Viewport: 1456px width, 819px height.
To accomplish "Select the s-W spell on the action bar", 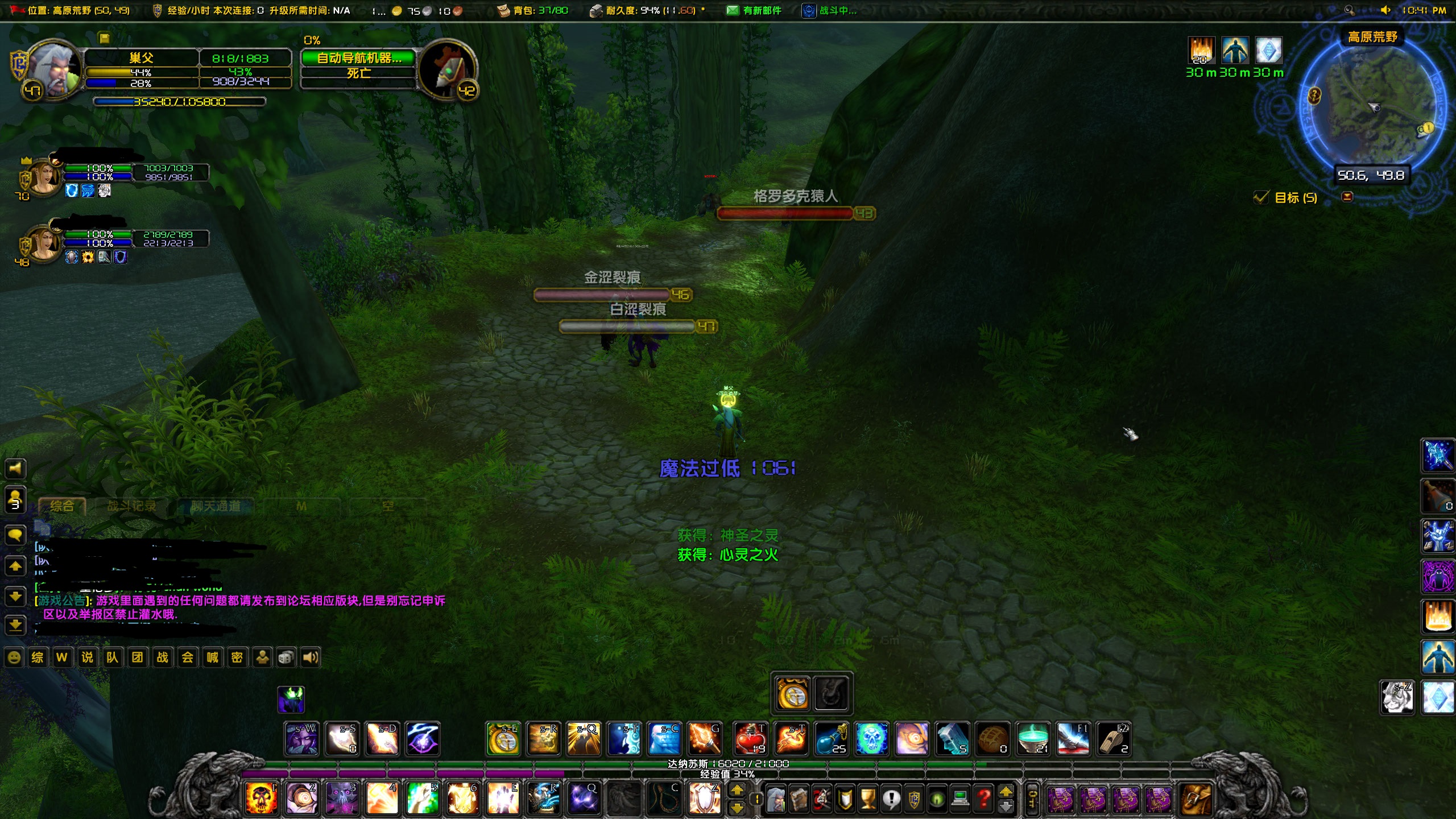I will click(x=301, y=738).
